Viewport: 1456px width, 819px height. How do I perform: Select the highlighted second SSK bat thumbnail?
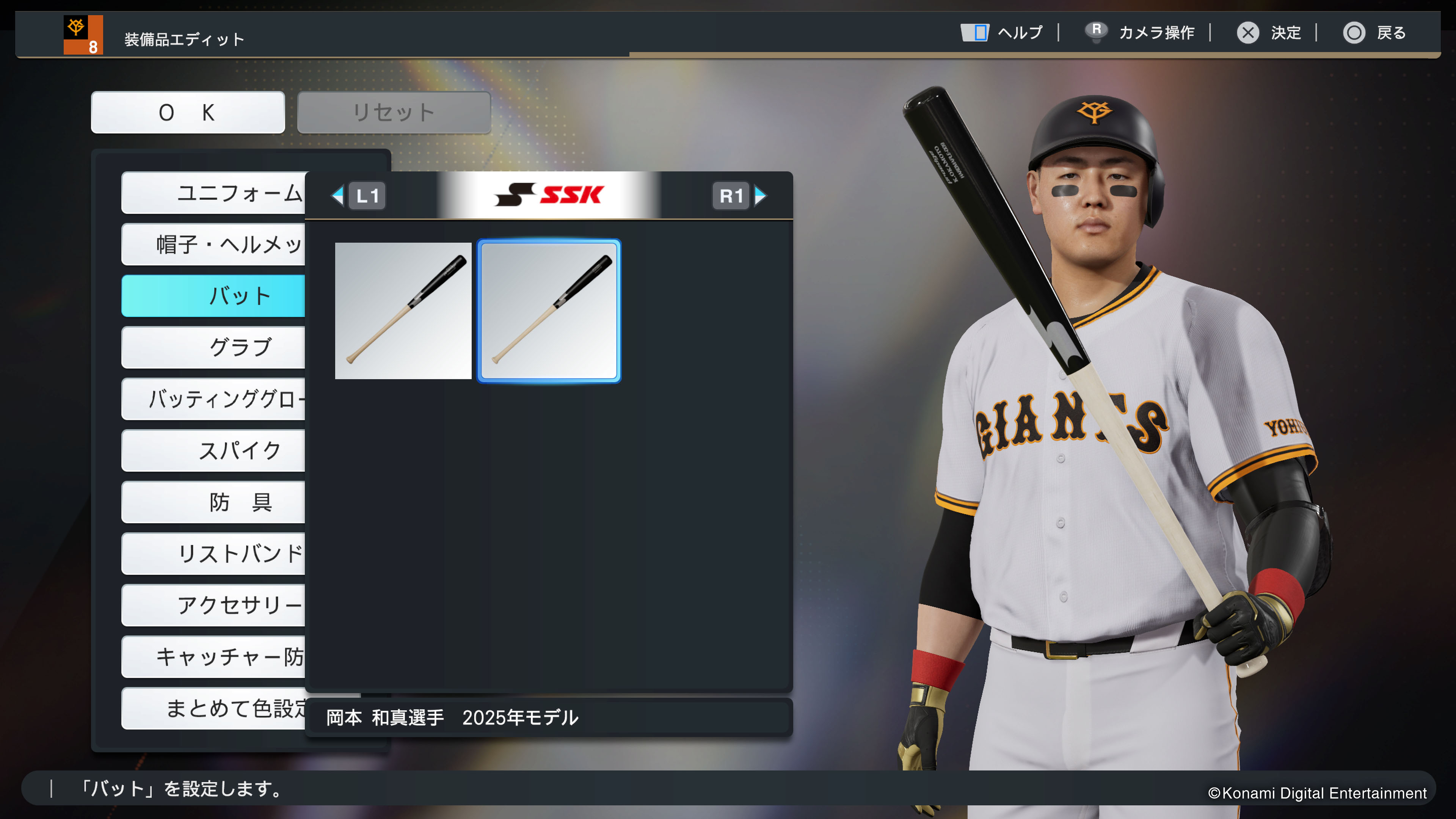click(x=549, y=311)
